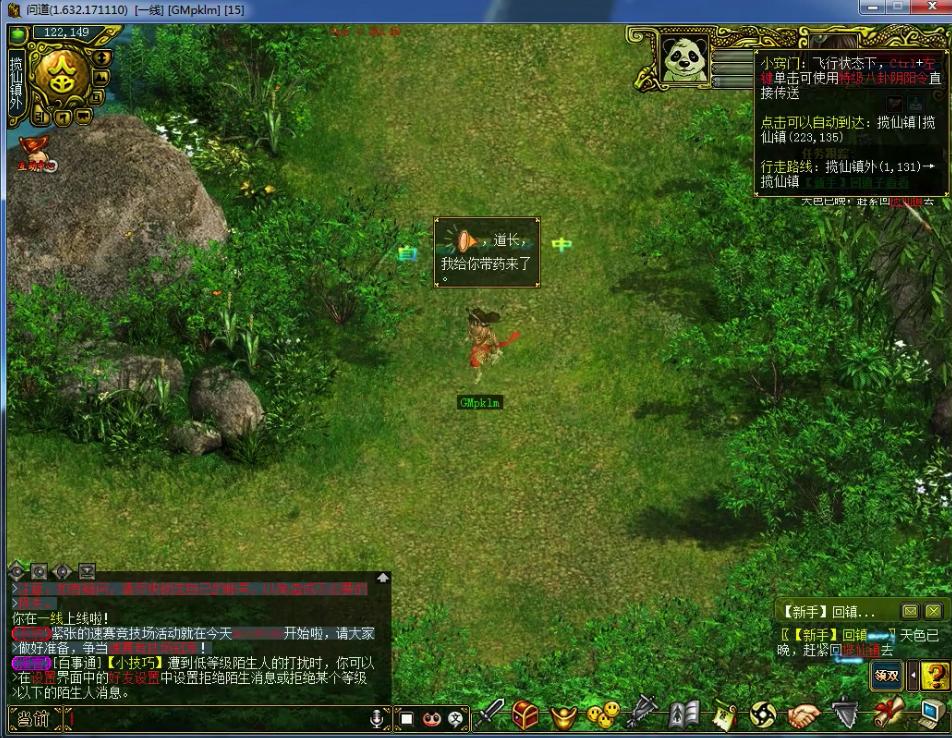Open the yellow smiley faces friends icon
This screenshot has height=738, width=952.
point(603,715)
